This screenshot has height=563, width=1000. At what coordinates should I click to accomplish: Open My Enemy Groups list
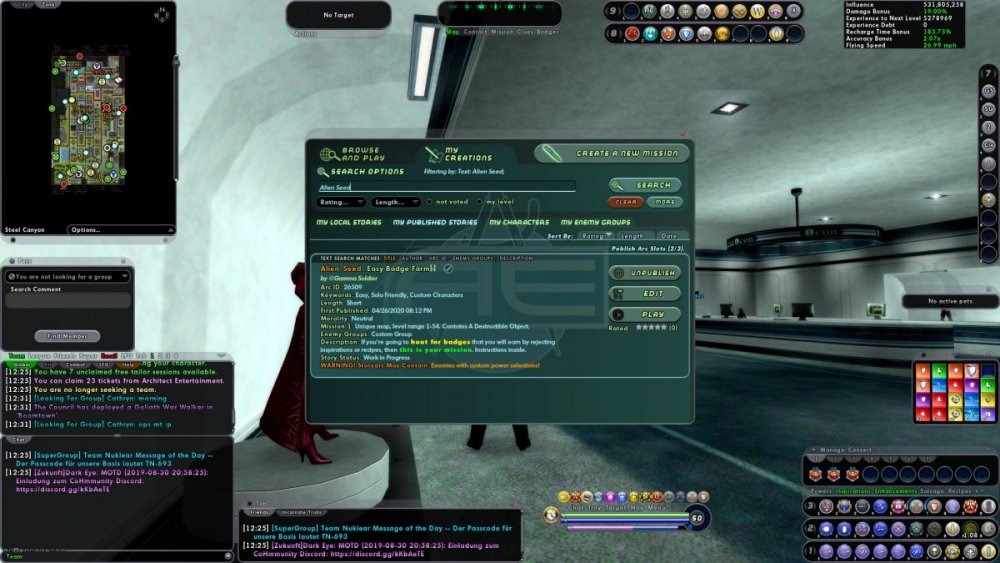click(595, 222)
